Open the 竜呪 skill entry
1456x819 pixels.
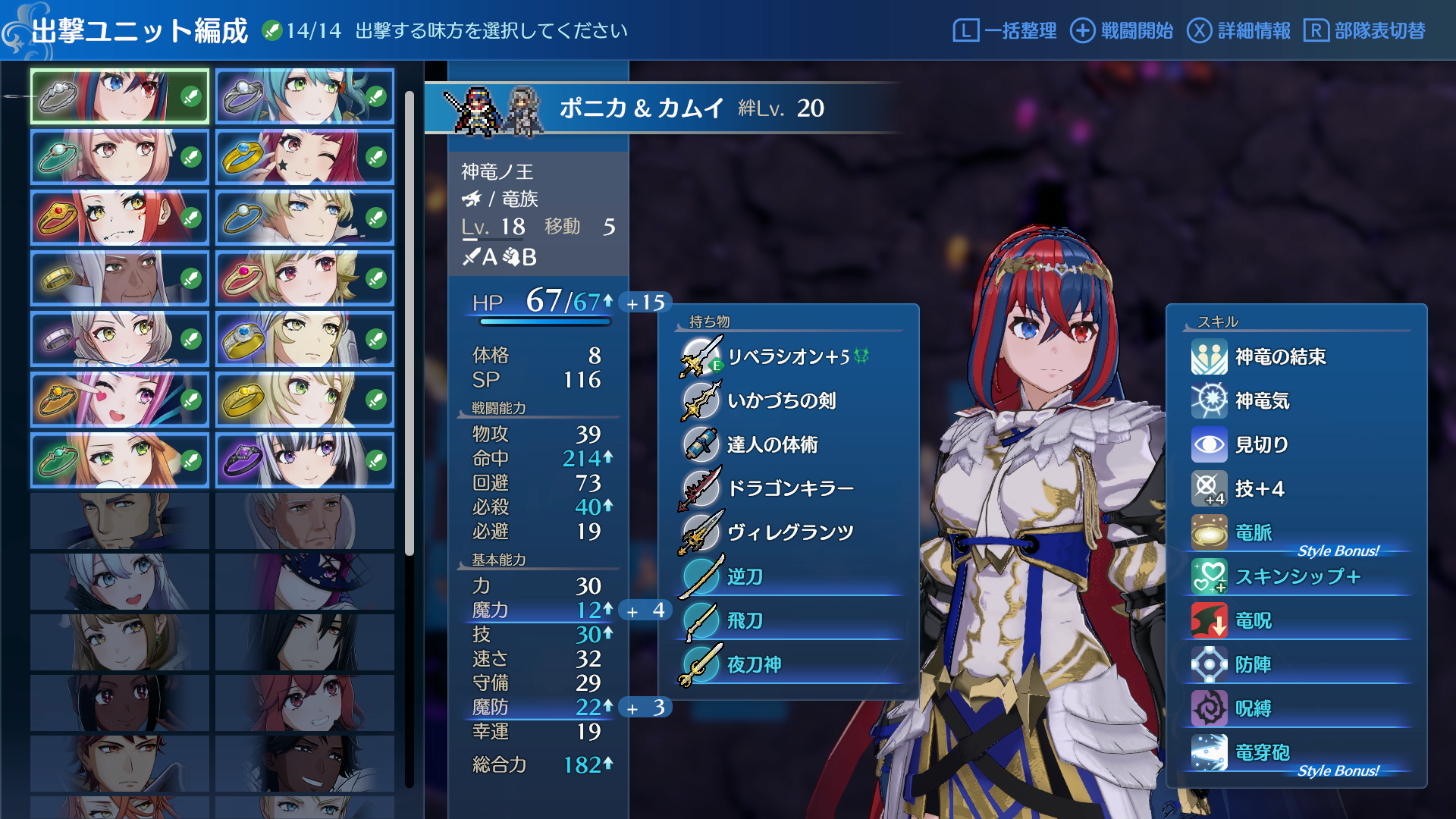1253,620
